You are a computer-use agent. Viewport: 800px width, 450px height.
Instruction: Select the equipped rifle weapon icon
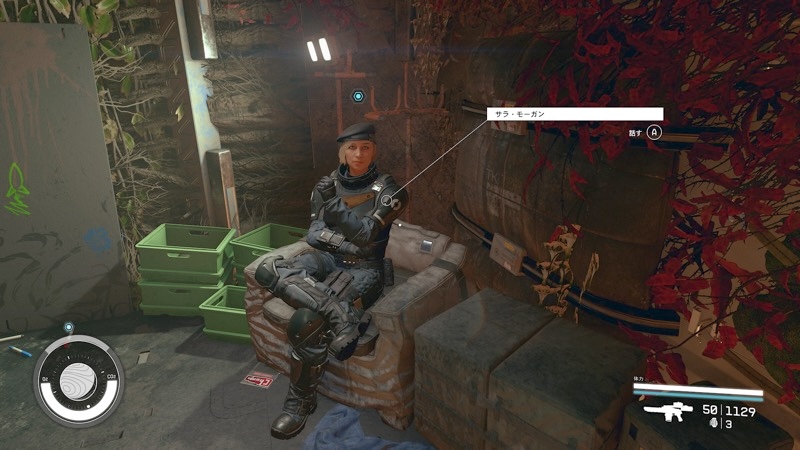[668, 411]
